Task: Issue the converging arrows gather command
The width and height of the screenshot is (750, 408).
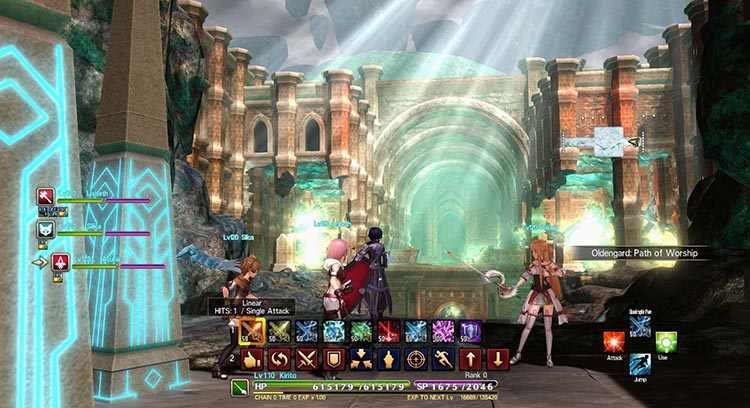Action: pyautogui.click(x=362, y=359)
